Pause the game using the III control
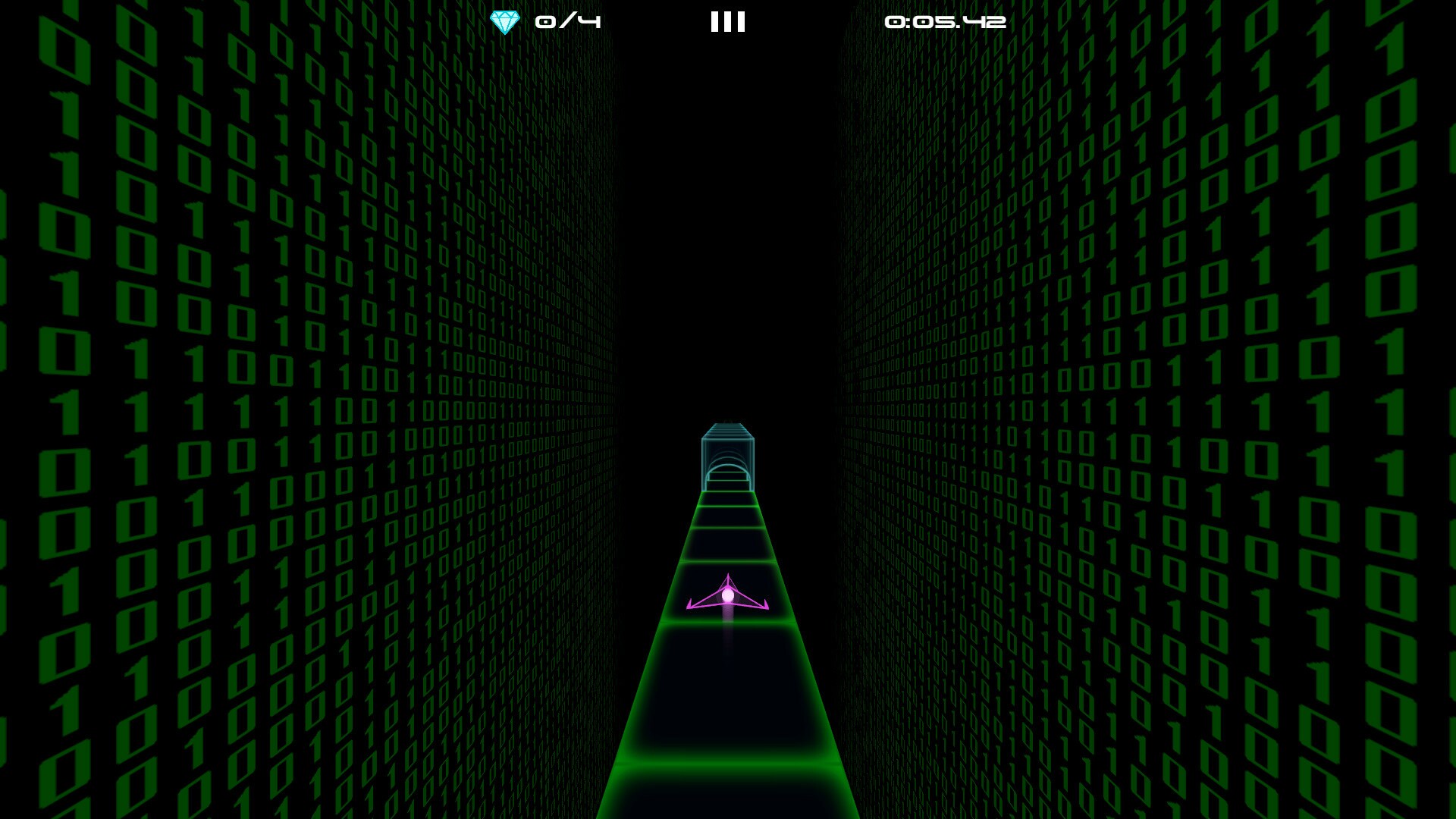The height and width of the screenshot is (819, 1456). (x=726, y=23)
